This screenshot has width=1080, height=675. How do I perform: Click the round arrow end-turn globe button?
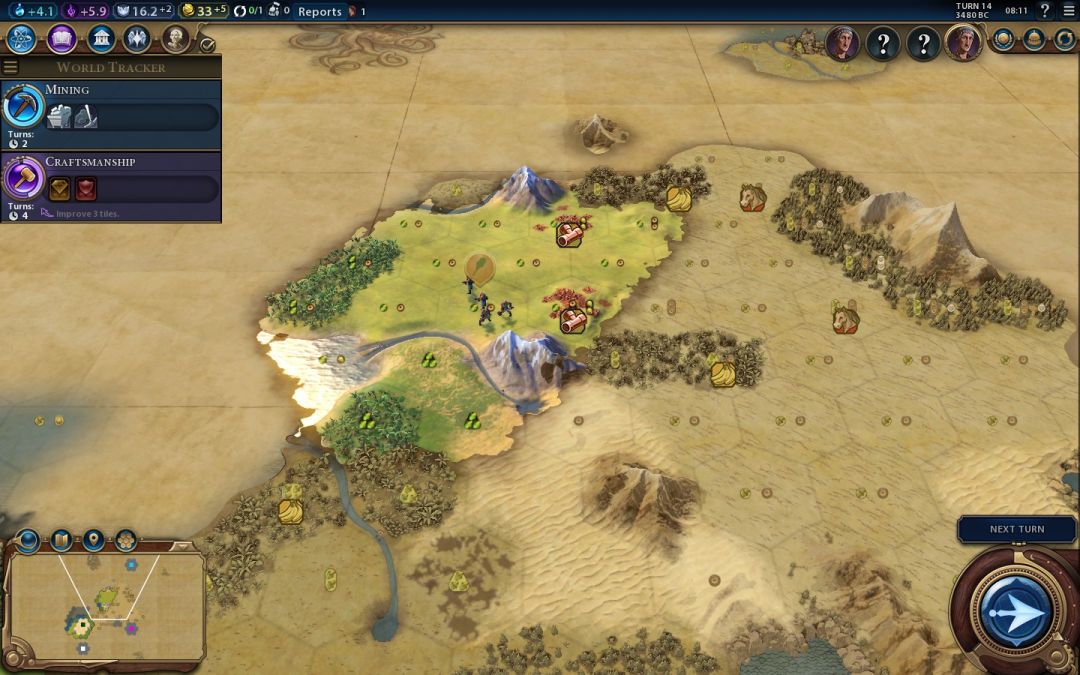(1015, 612)
